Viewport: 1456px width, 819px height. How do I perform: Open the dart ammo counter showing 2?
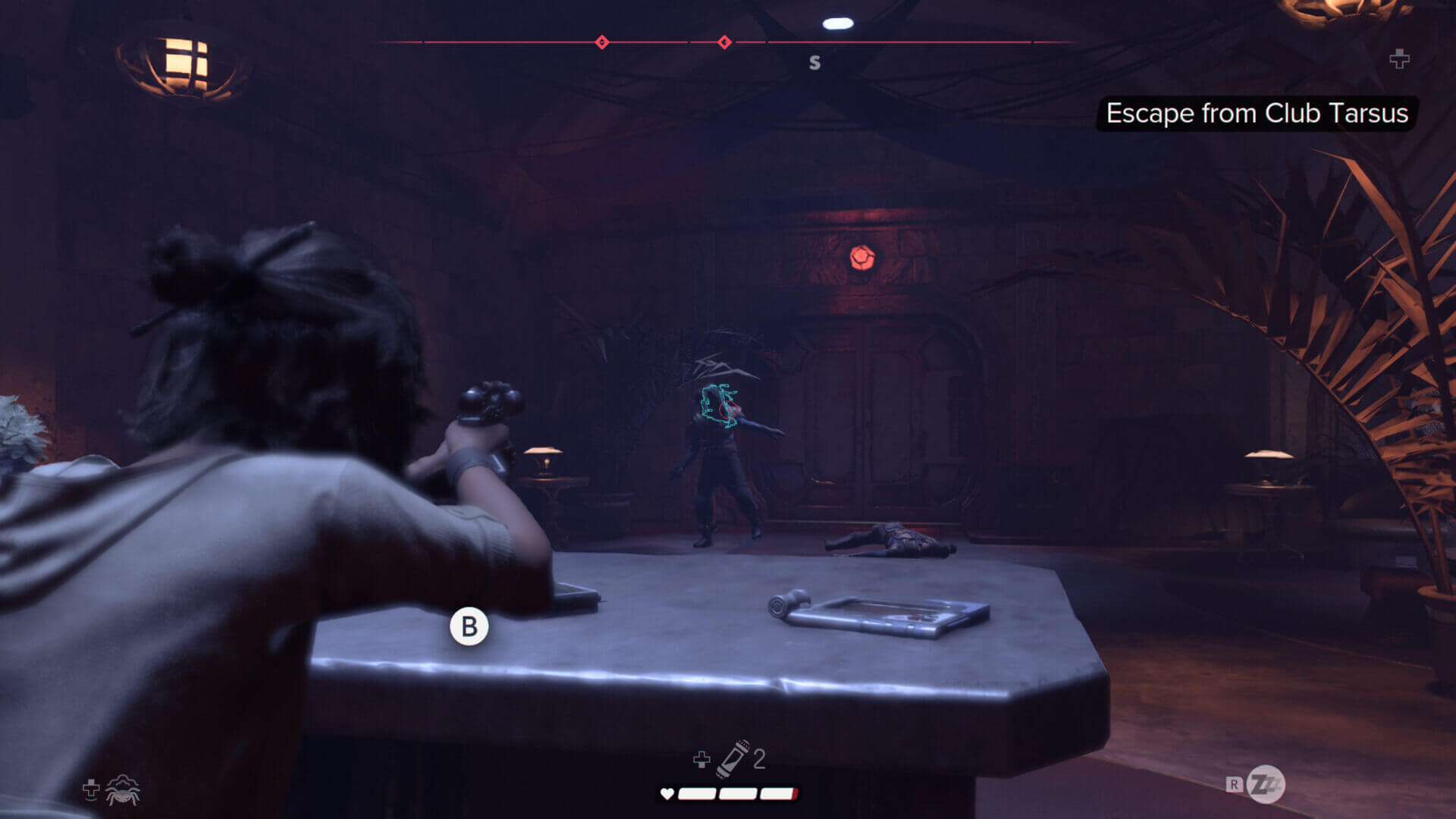(760, 758)
